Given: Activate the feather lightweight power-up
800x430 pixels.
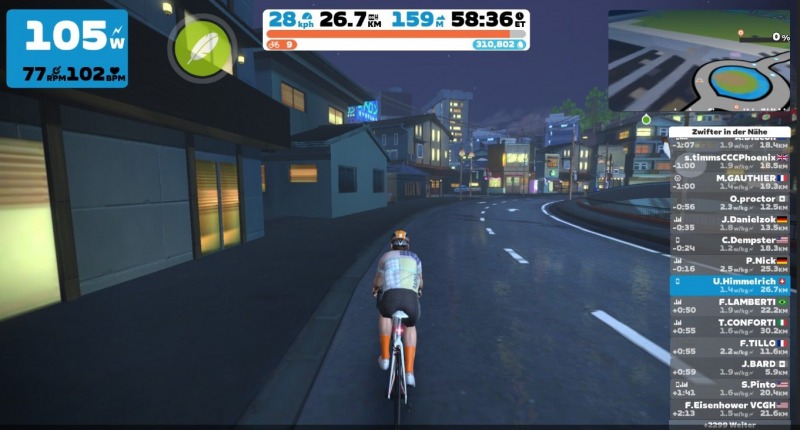Looking at the screenshot, I should 205,47.
